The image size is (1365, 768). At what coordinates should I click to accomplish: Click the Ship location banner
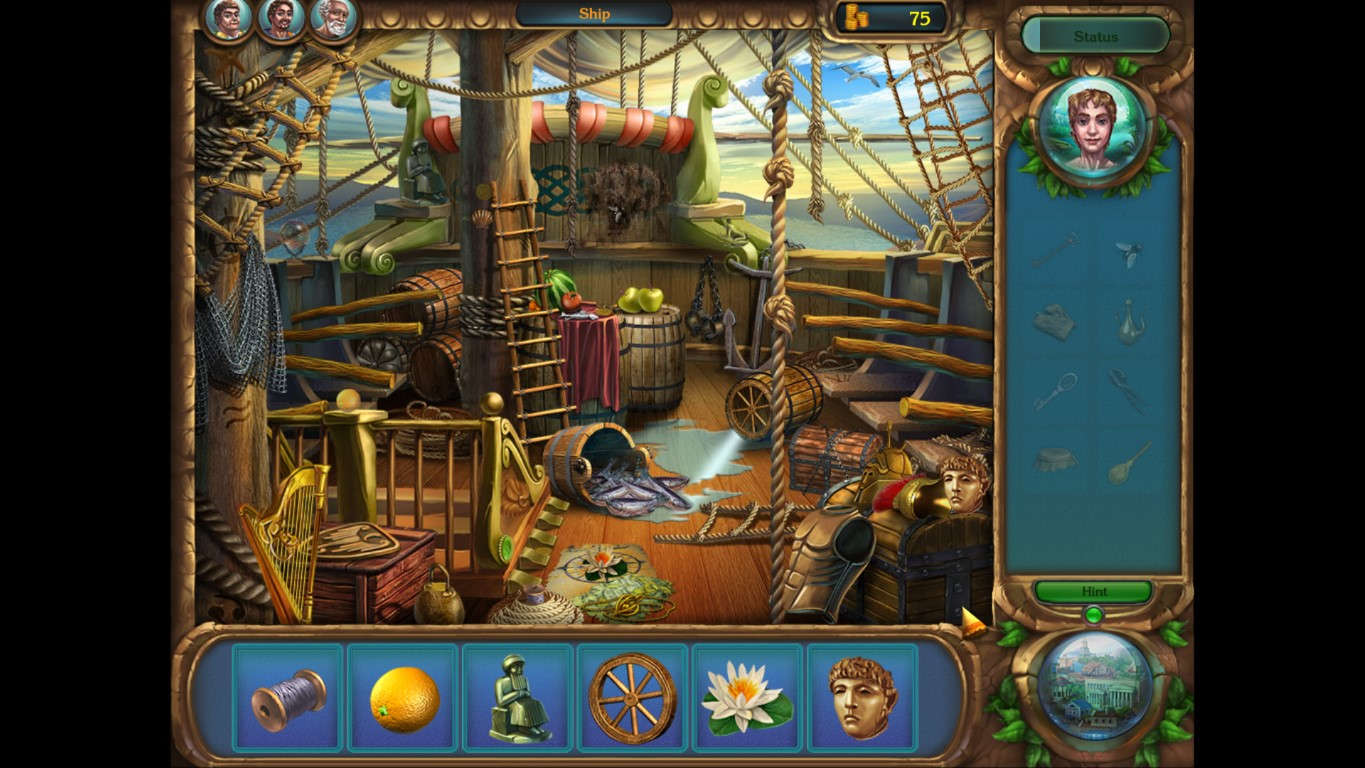click(x=592, y=14)
